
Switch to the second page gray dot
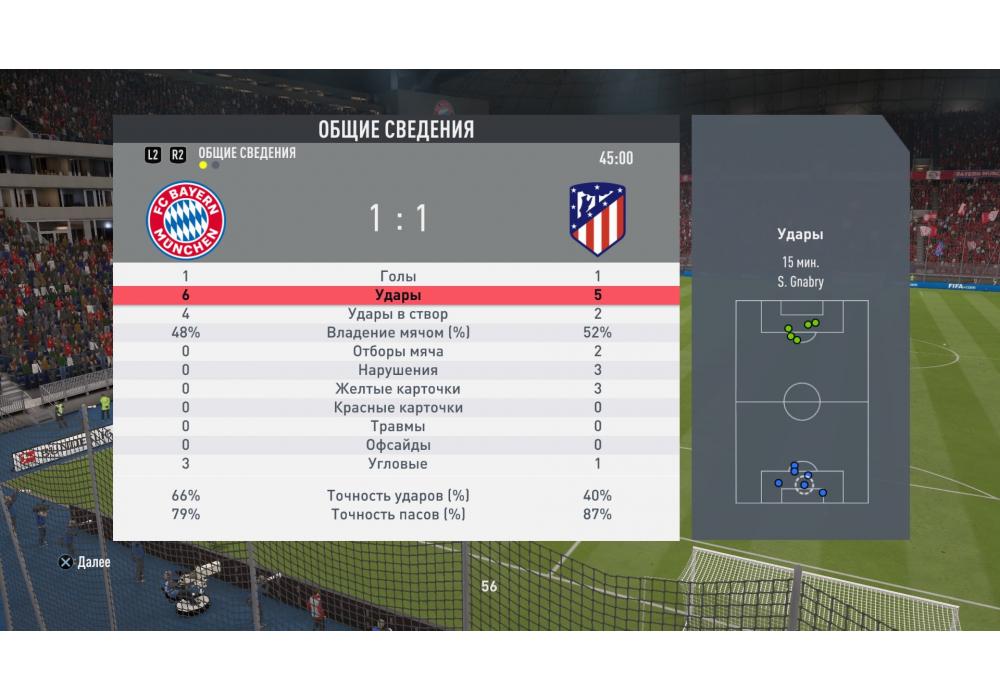[216, 165]
